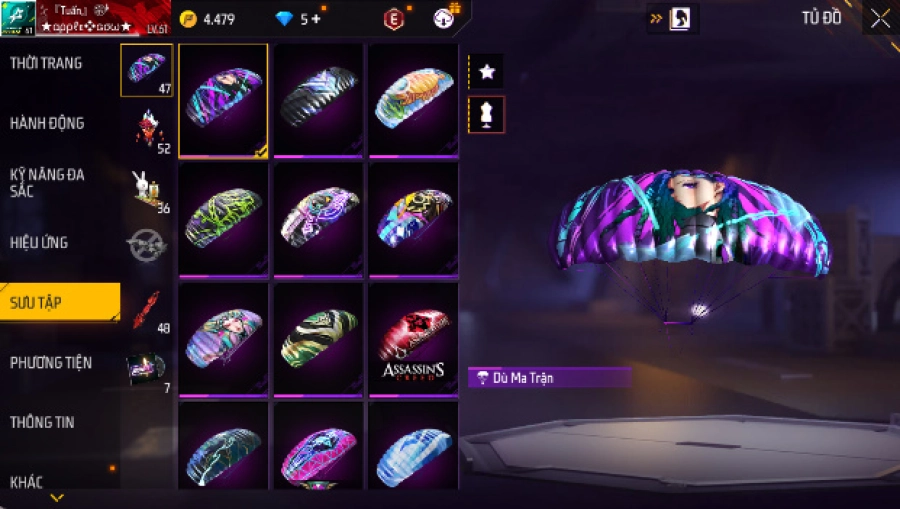Screen dimensions: 900x509
Task: Add diamonds using the plus button
Action: coord(316,19)
